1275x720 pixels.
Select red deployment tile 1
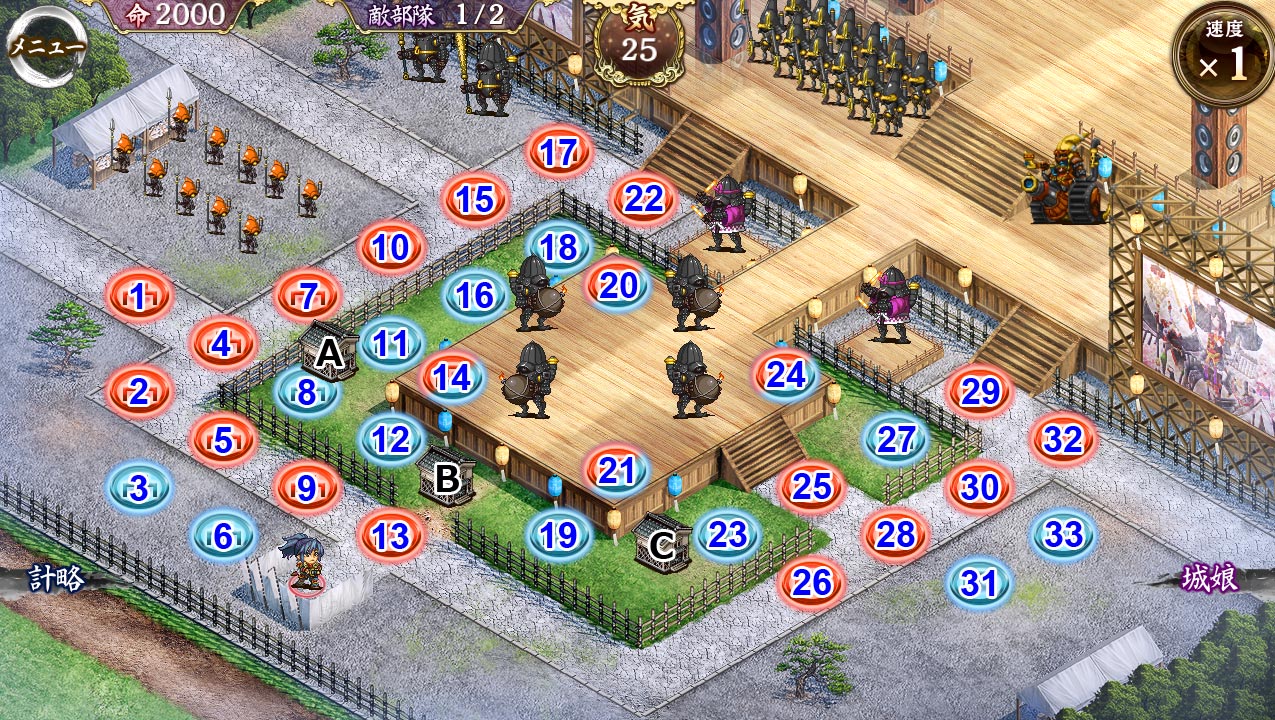pos(139,296)
